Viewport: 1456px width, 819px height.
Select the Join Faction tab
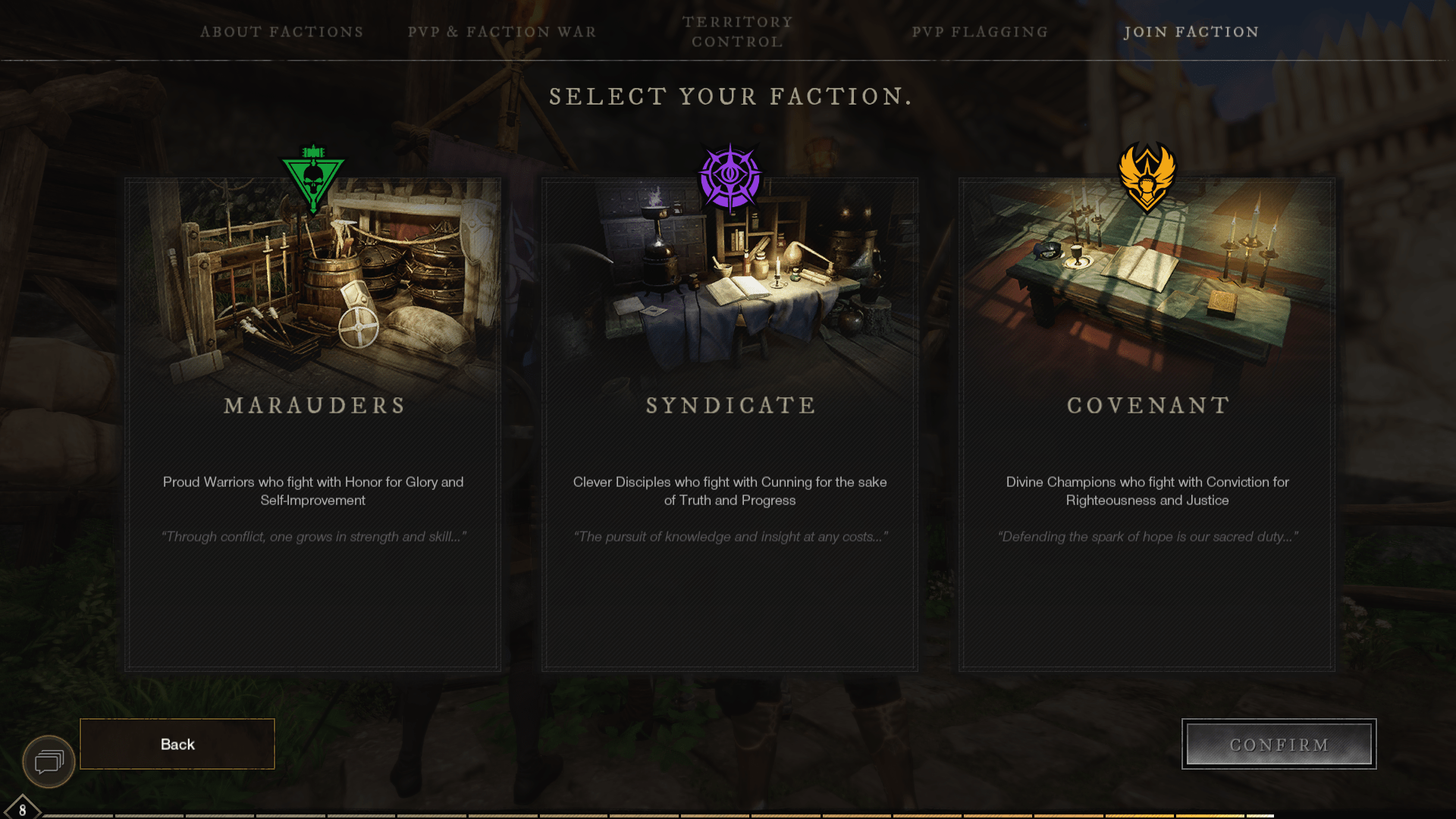click(1192, 32)
